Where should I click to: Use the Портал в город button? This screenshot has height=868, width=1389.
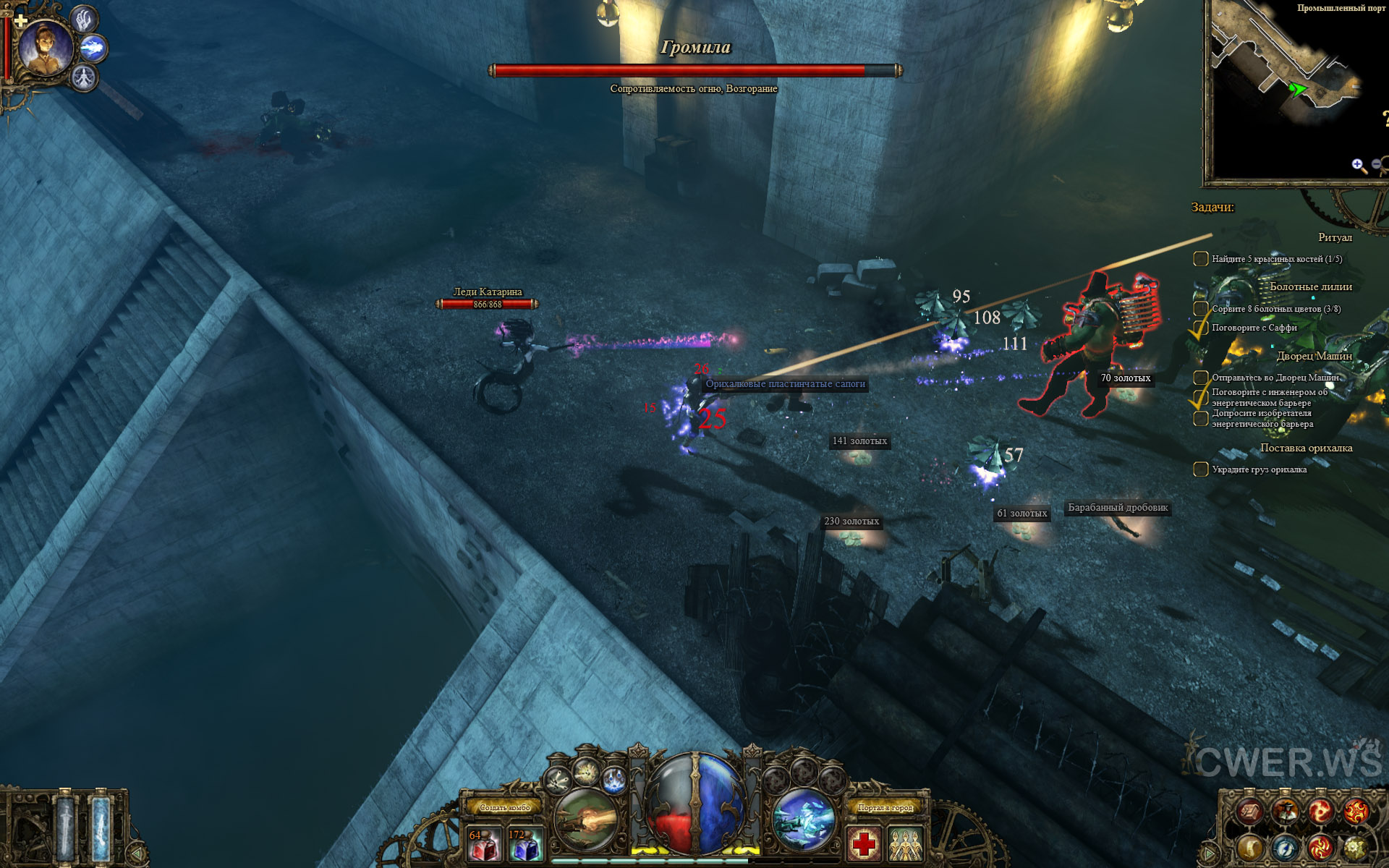[885, 807]
